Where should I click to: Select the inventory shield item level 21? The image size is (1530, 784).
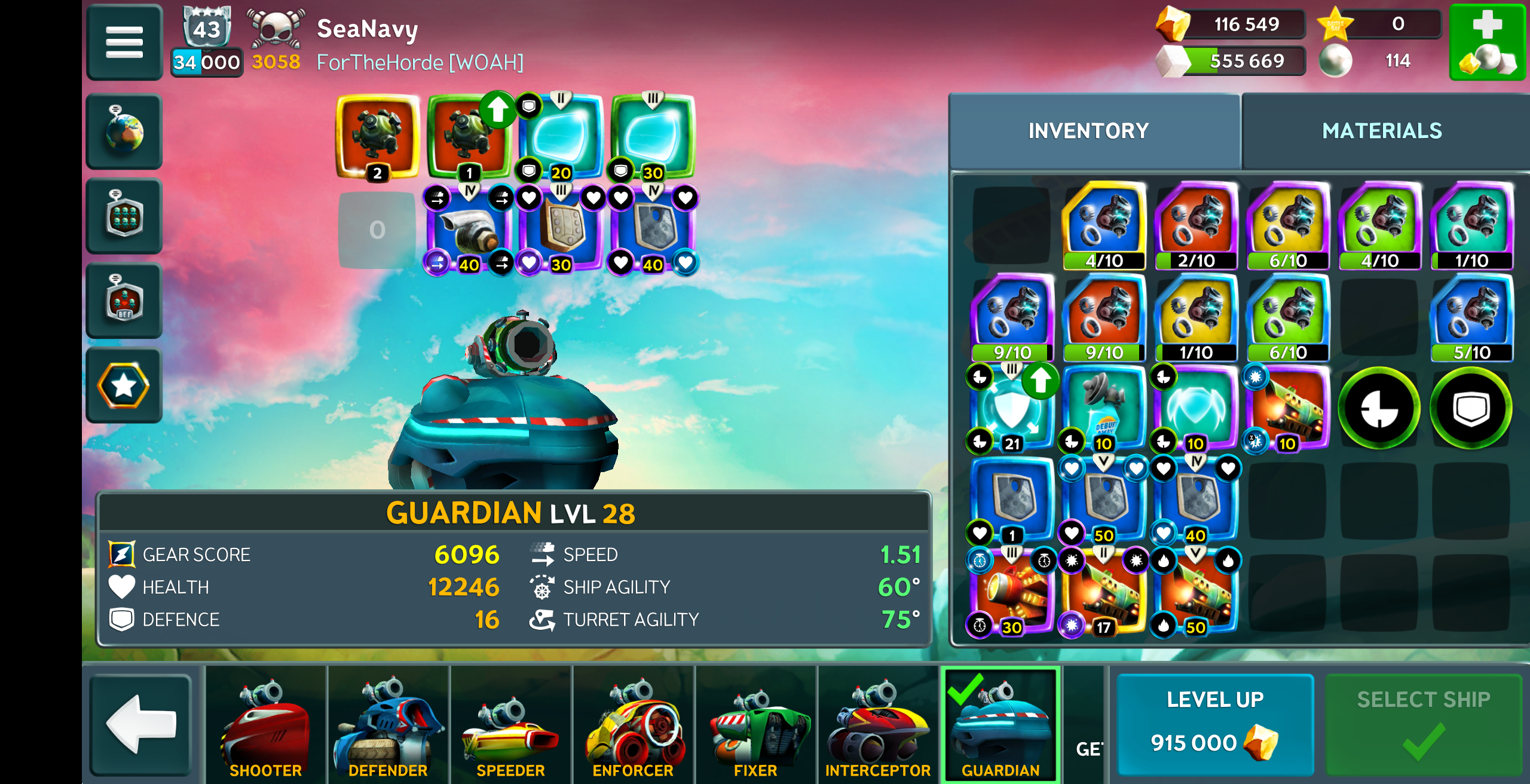click(x=1011, y=409)
